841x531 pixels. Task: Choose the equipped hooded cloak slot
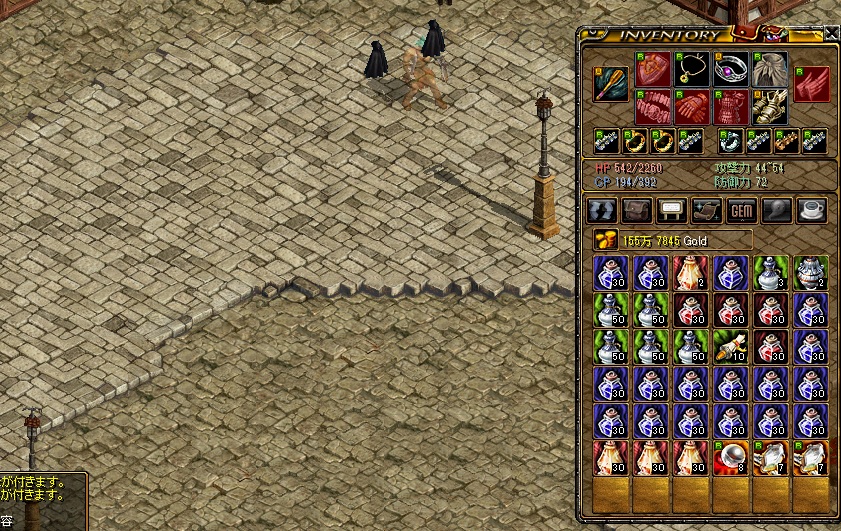coord(771,68)
